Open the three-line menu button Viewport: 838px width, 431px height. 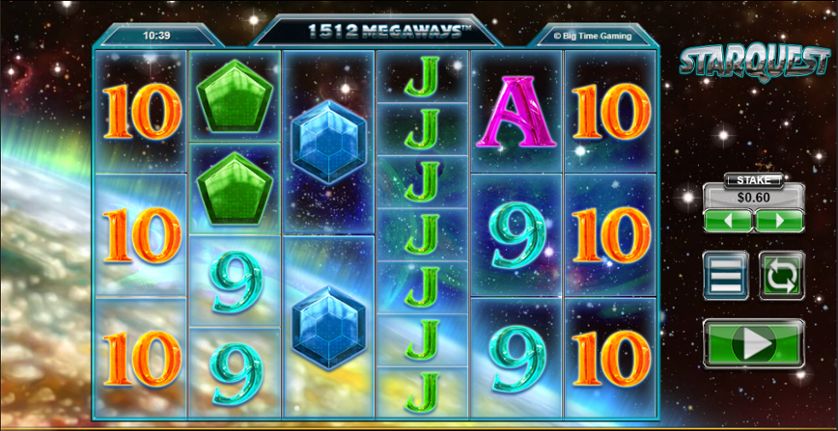click(x=726, y=276)
